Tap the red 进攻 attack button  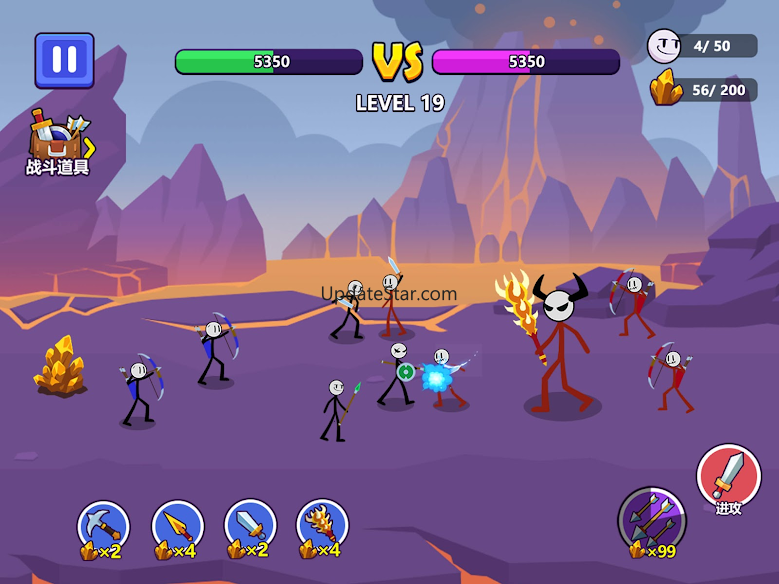click(729, 477)
